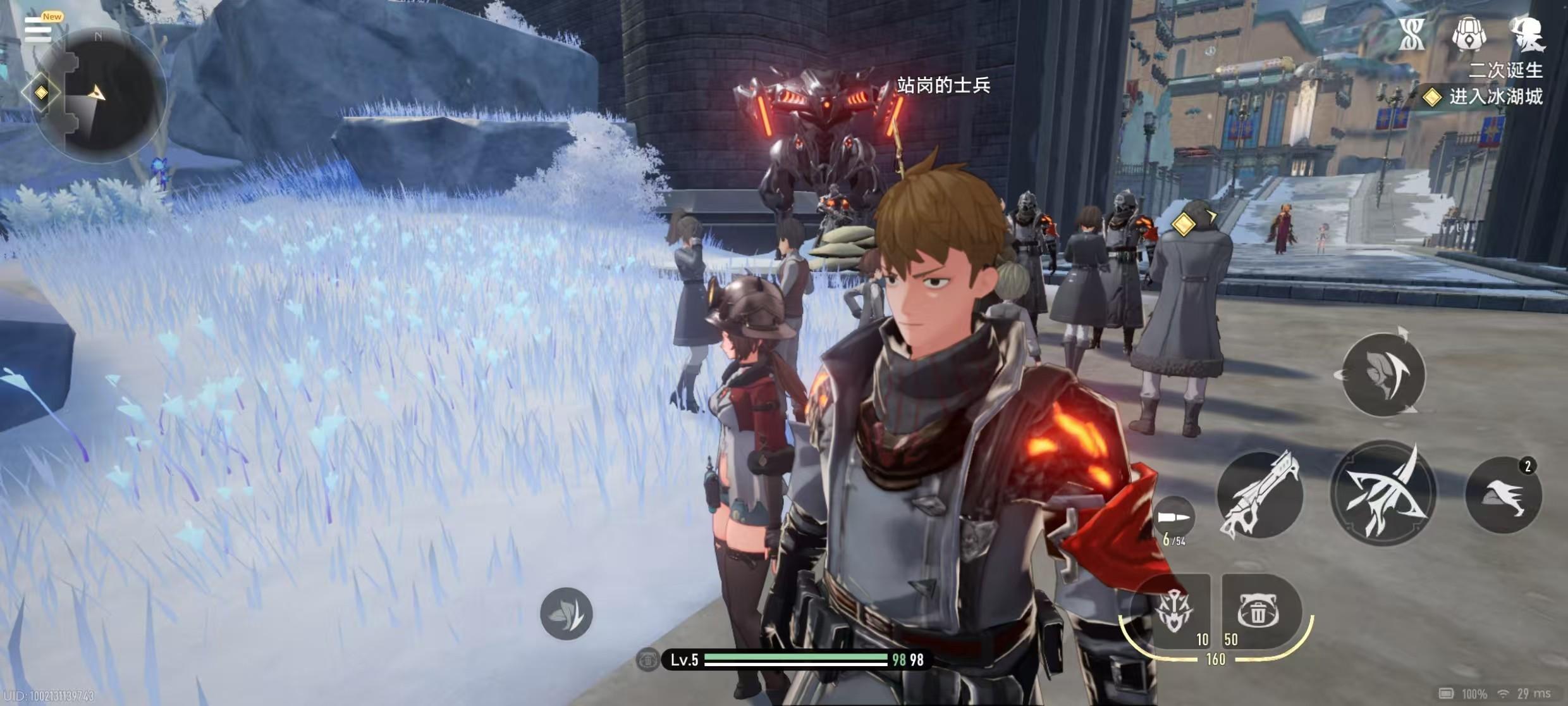
Task: Tap the round icon left of Lv.5
Action: coord(647,660)
